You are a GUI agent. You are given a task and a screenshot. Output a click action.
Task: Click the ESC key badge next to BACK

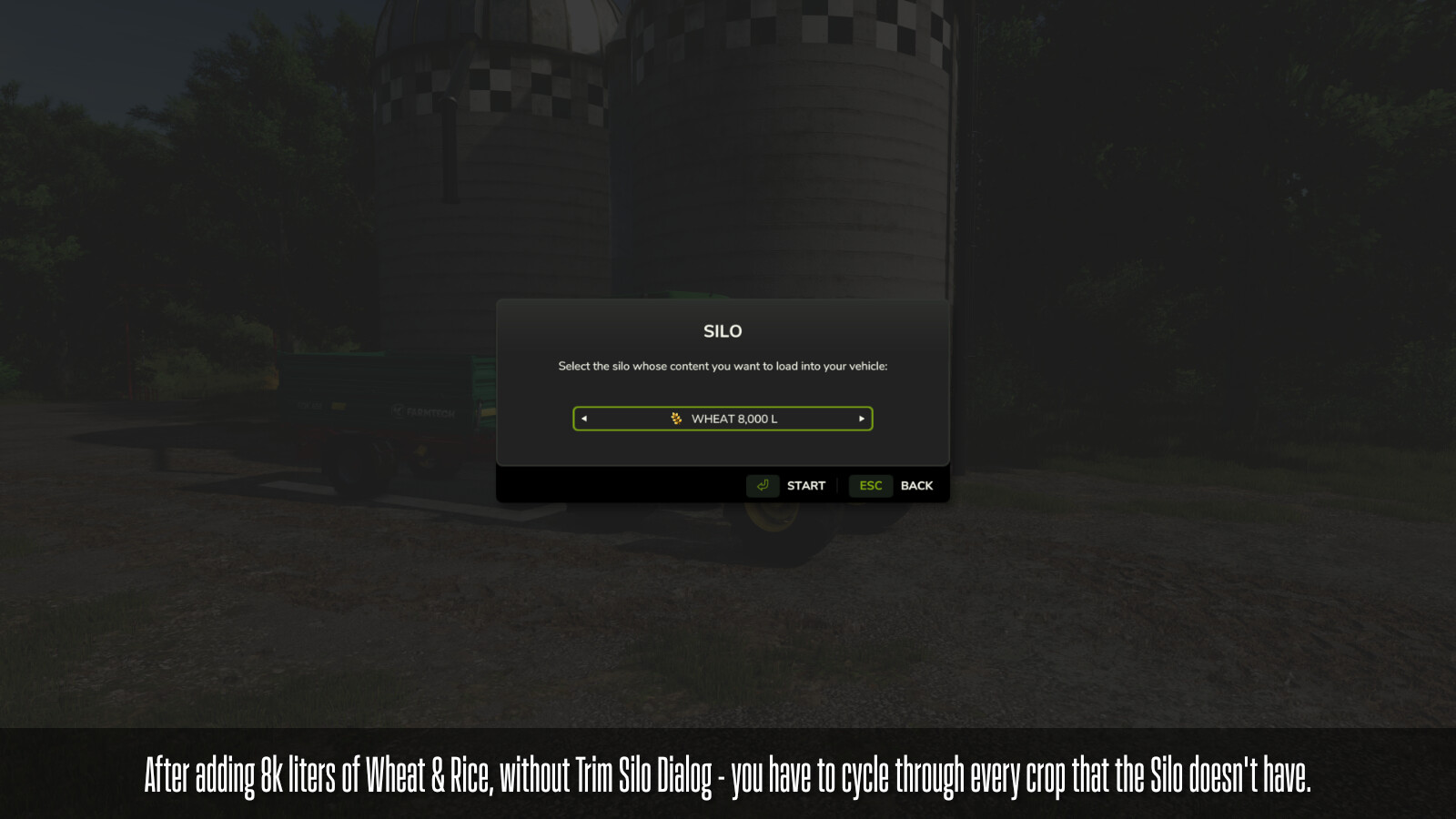pyautogui.click(x=870, y=485)
